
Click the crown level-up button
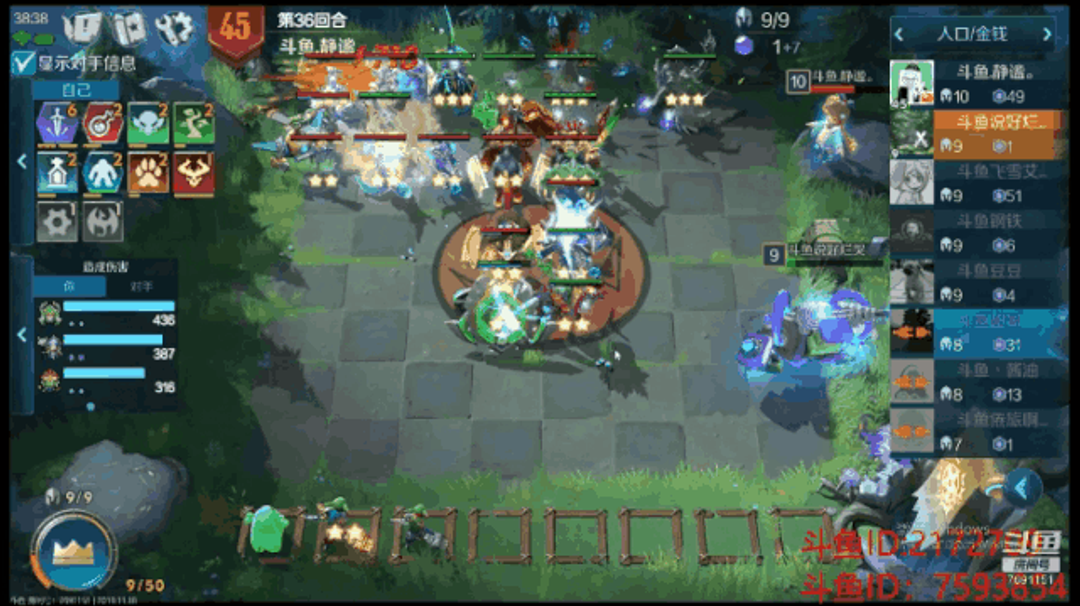click(x=72, y=549)
